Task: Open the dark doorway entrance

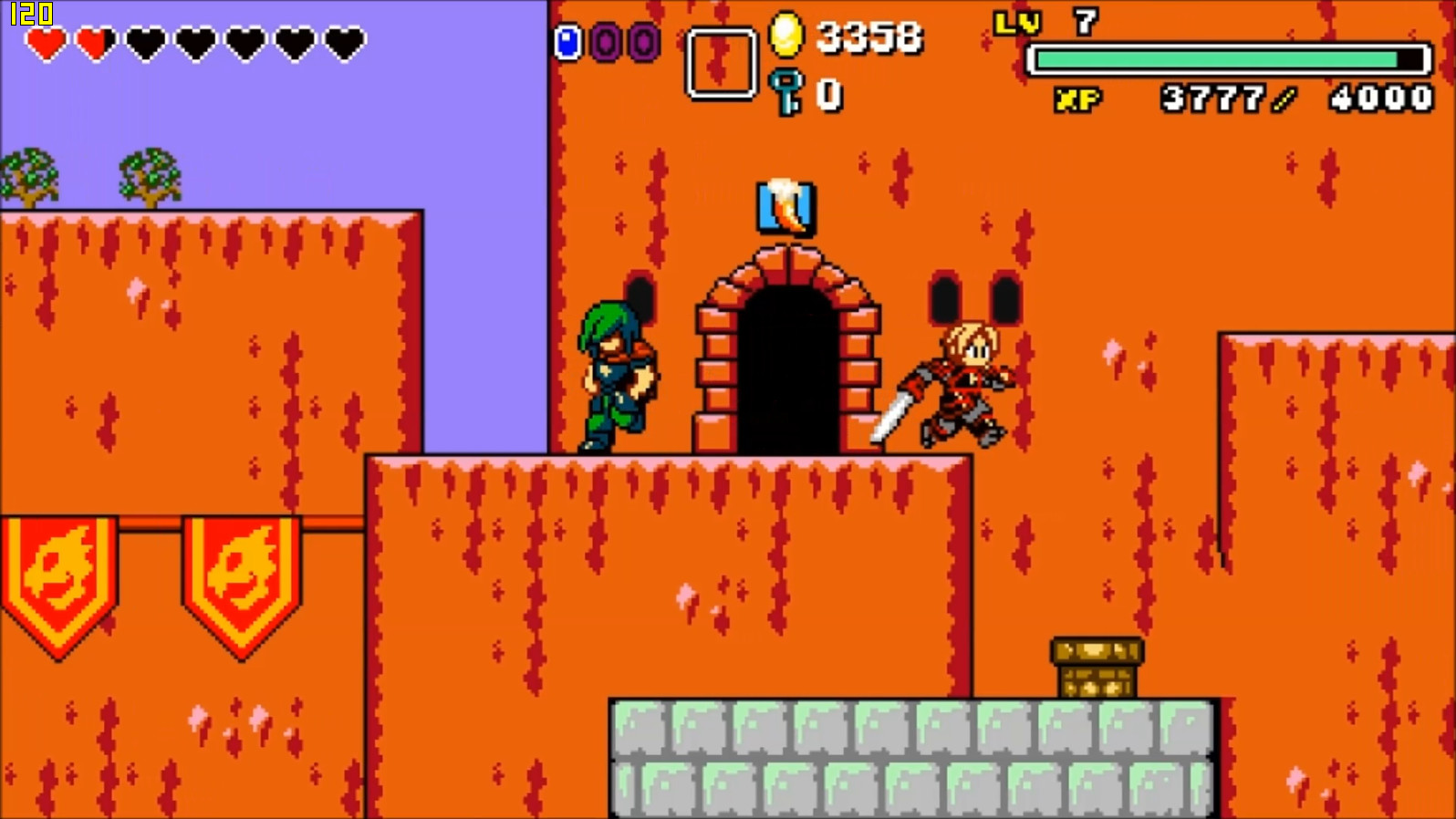Action: 785,365
